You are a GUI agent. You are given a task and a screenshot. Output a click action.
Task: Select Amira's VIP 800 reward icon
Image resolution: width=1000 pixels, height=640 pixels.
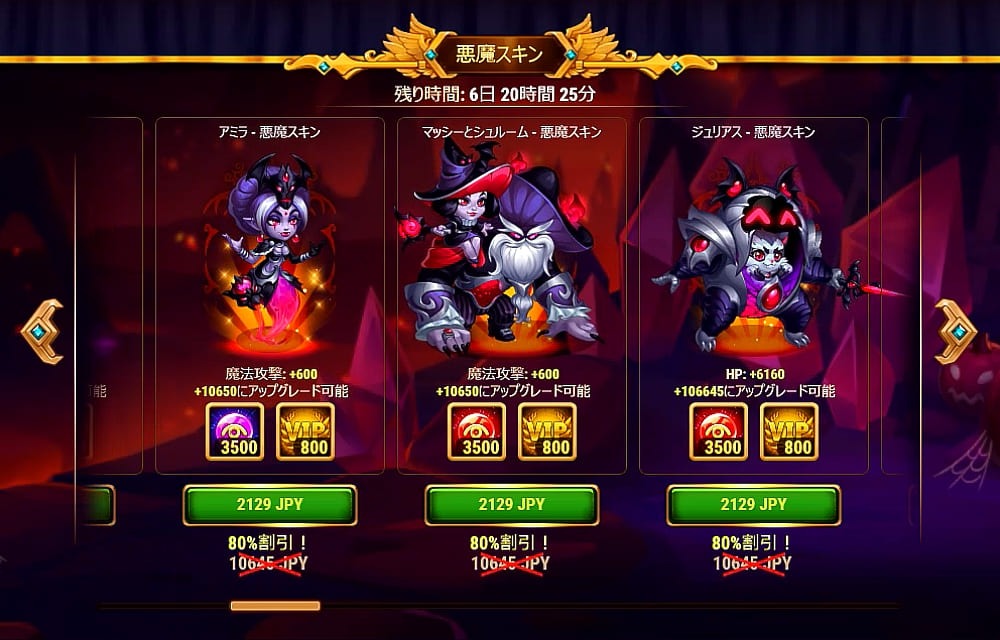pos(305,432)
